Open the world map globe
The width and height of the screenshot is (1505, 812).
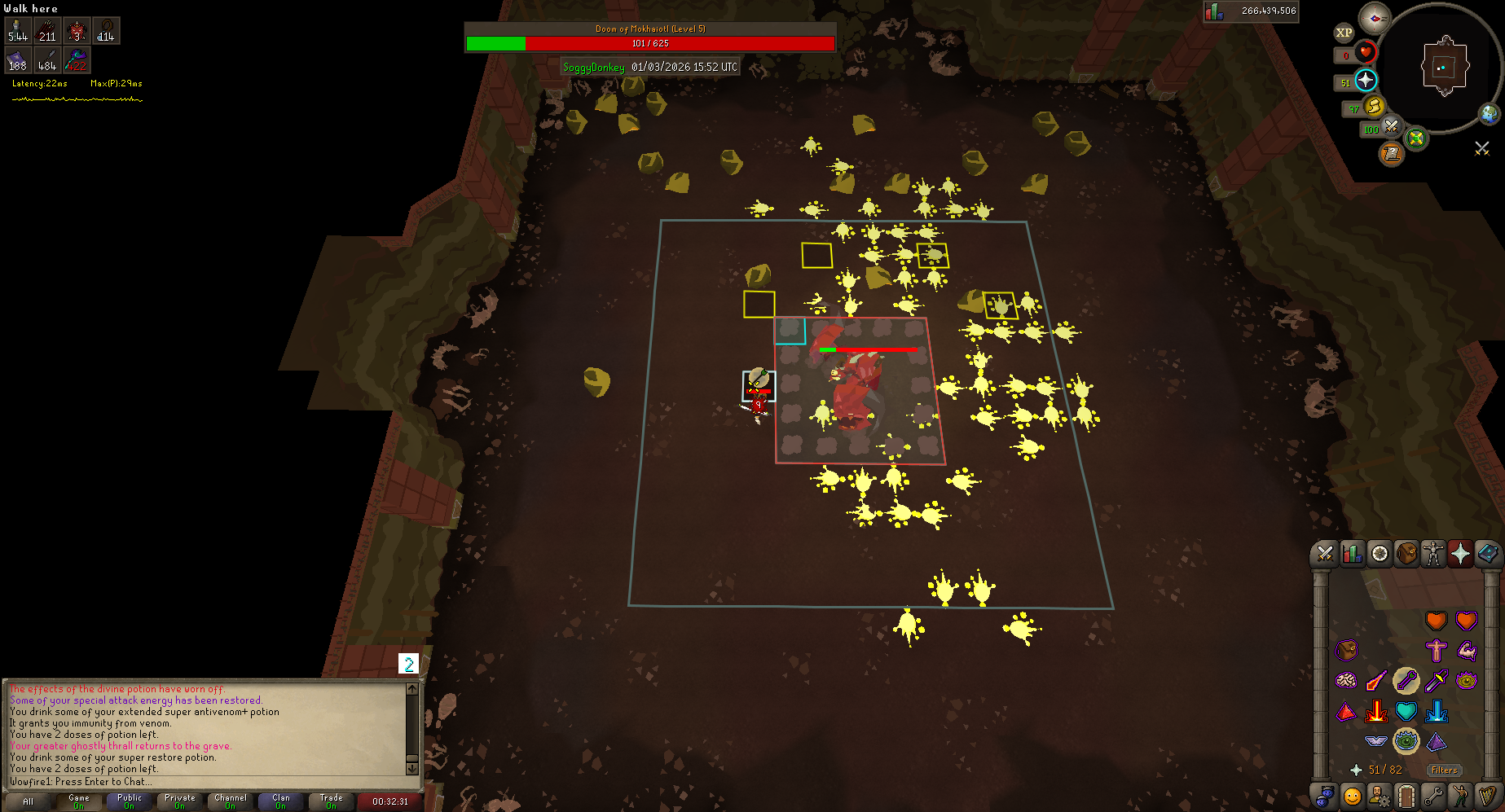(x=1490, y=114)
